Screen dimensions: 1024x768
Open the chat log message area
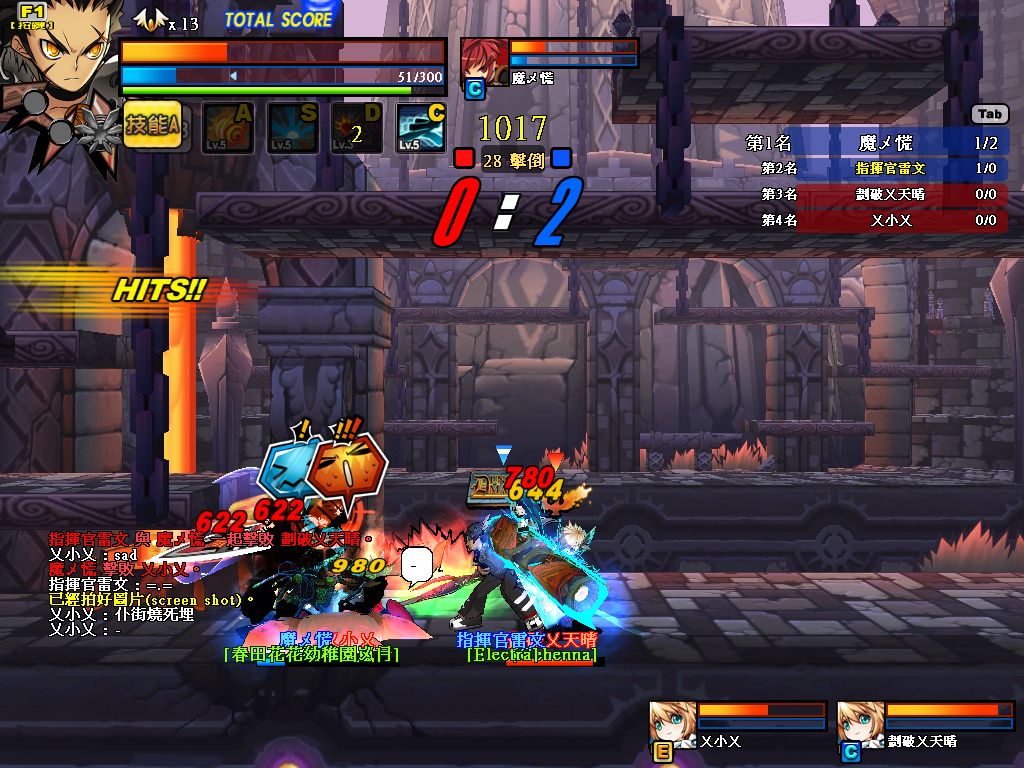200,583
